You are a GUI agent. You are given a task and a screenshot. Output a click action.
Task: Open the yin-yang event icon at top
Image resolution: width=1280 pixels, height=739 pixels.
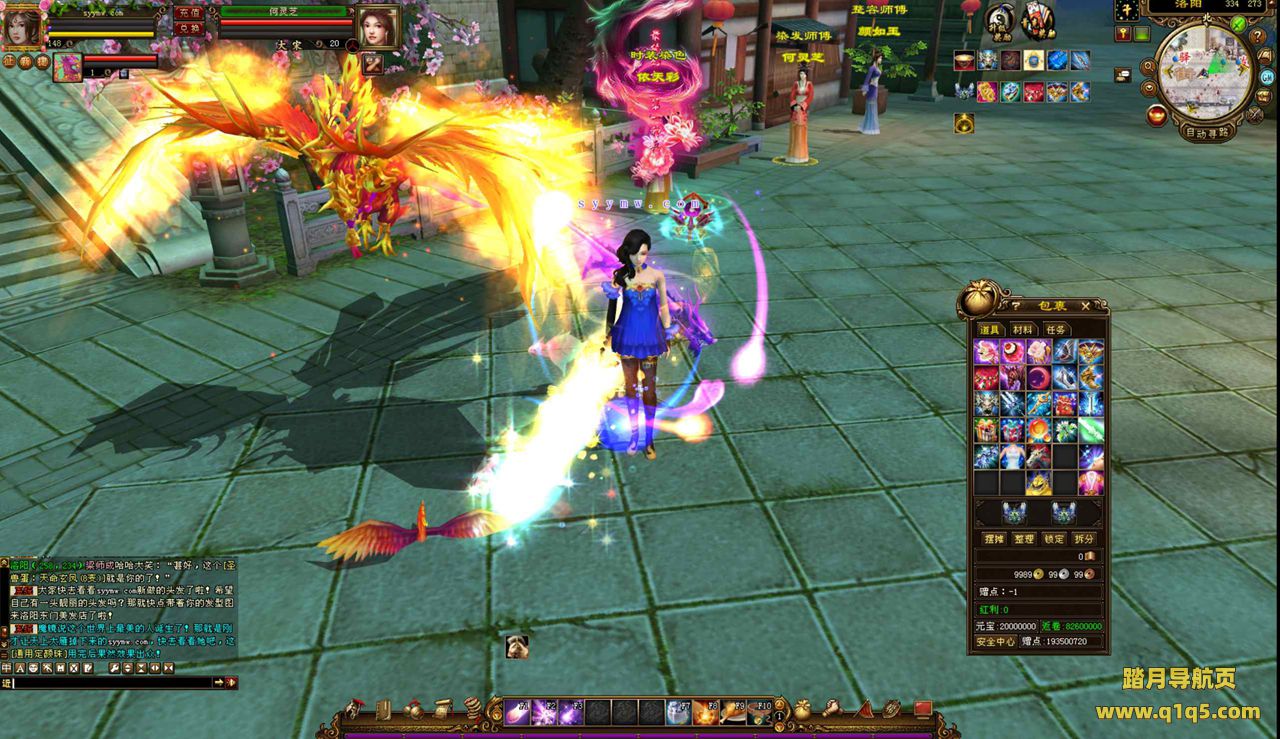click(x=999, y=18)
